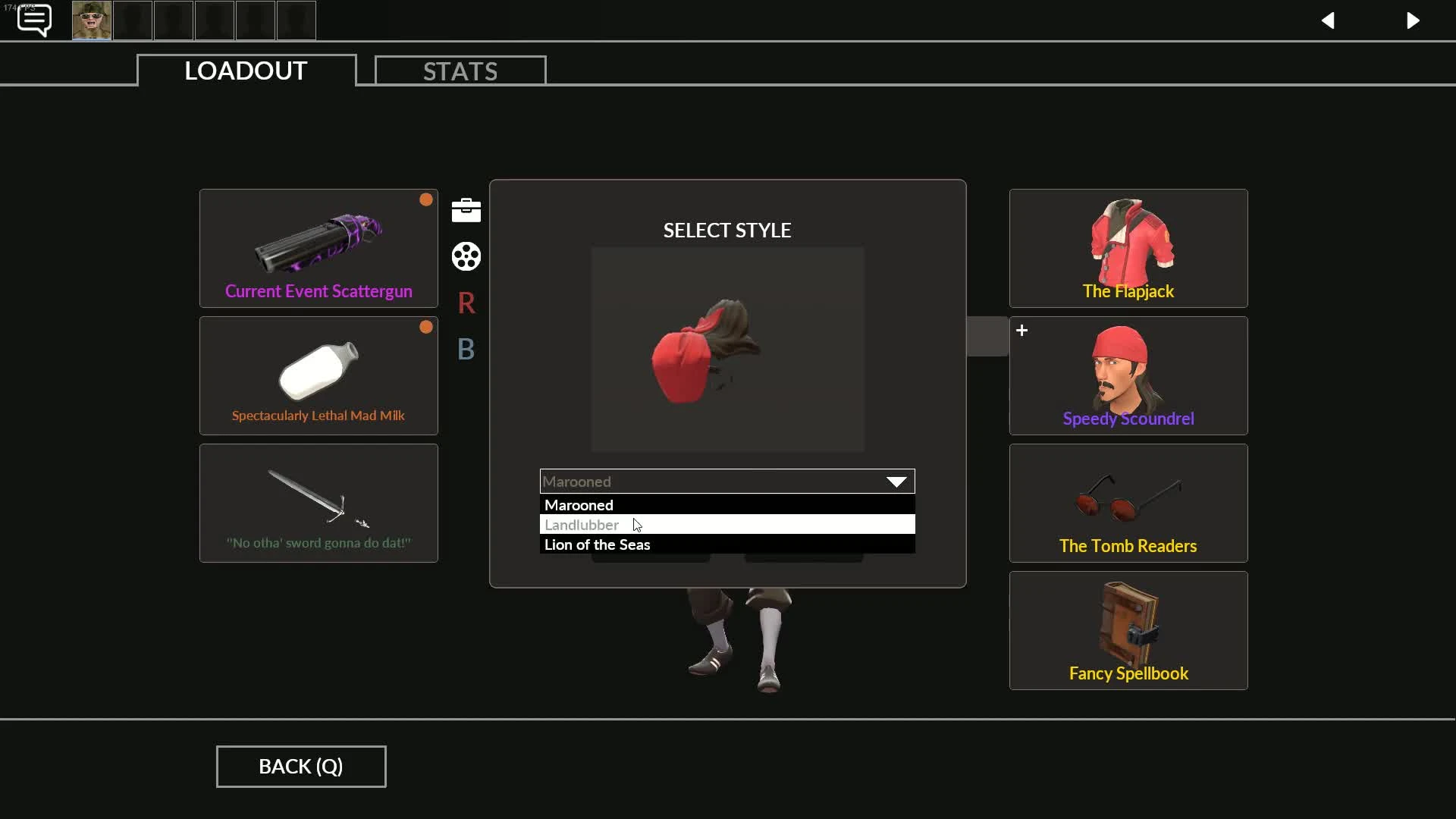Viewport: 1456px width, 819px height.
Task: Select the "No otha' sword gonna do dat!" weapon
Action: tap(318, 503)
